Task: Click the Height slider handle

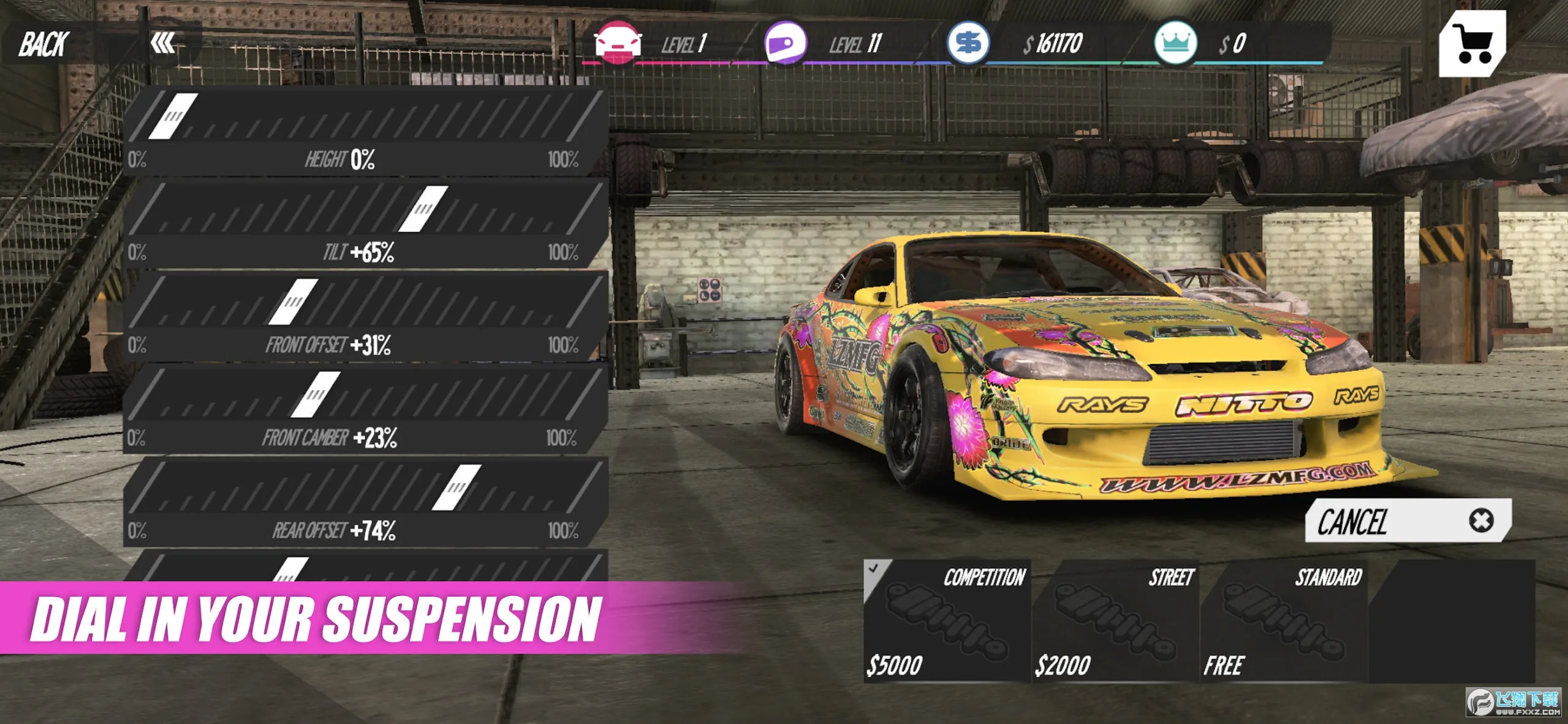Action: [x=173, y=116]
